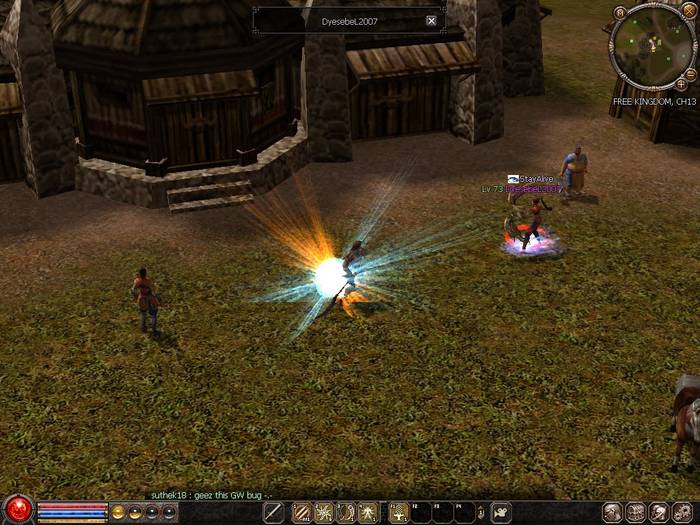Toggle the camera view mode button
This screenshot has height=525, width=700.
pos(501,512)
